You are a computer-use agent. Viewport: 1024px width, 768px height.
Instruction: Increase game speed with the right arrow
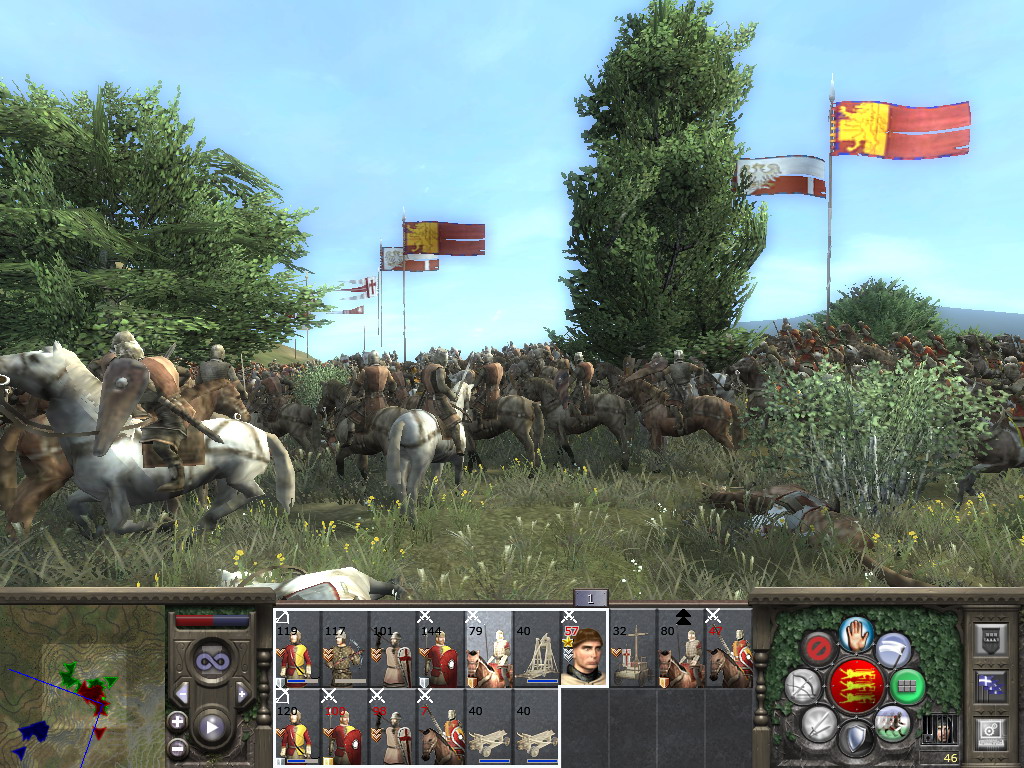(241, 693)
